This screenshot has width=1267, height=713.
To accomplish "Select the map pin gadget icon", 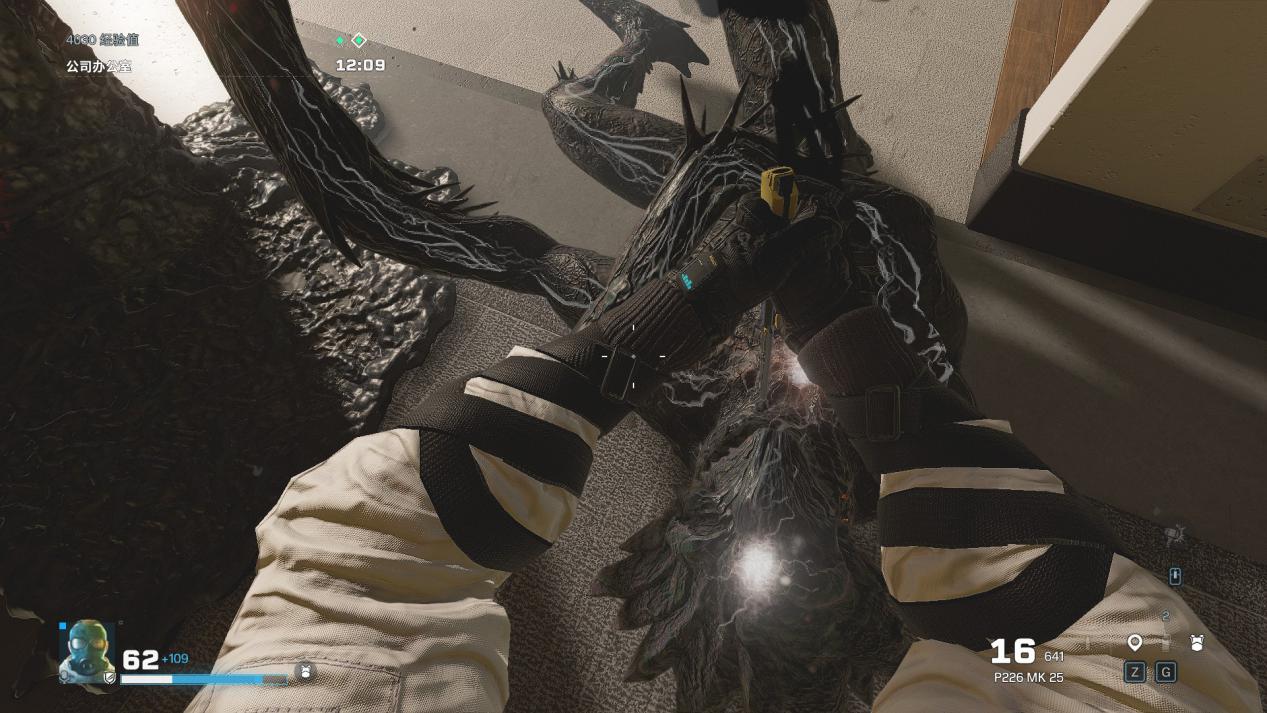I will [x=1134, y=642].
